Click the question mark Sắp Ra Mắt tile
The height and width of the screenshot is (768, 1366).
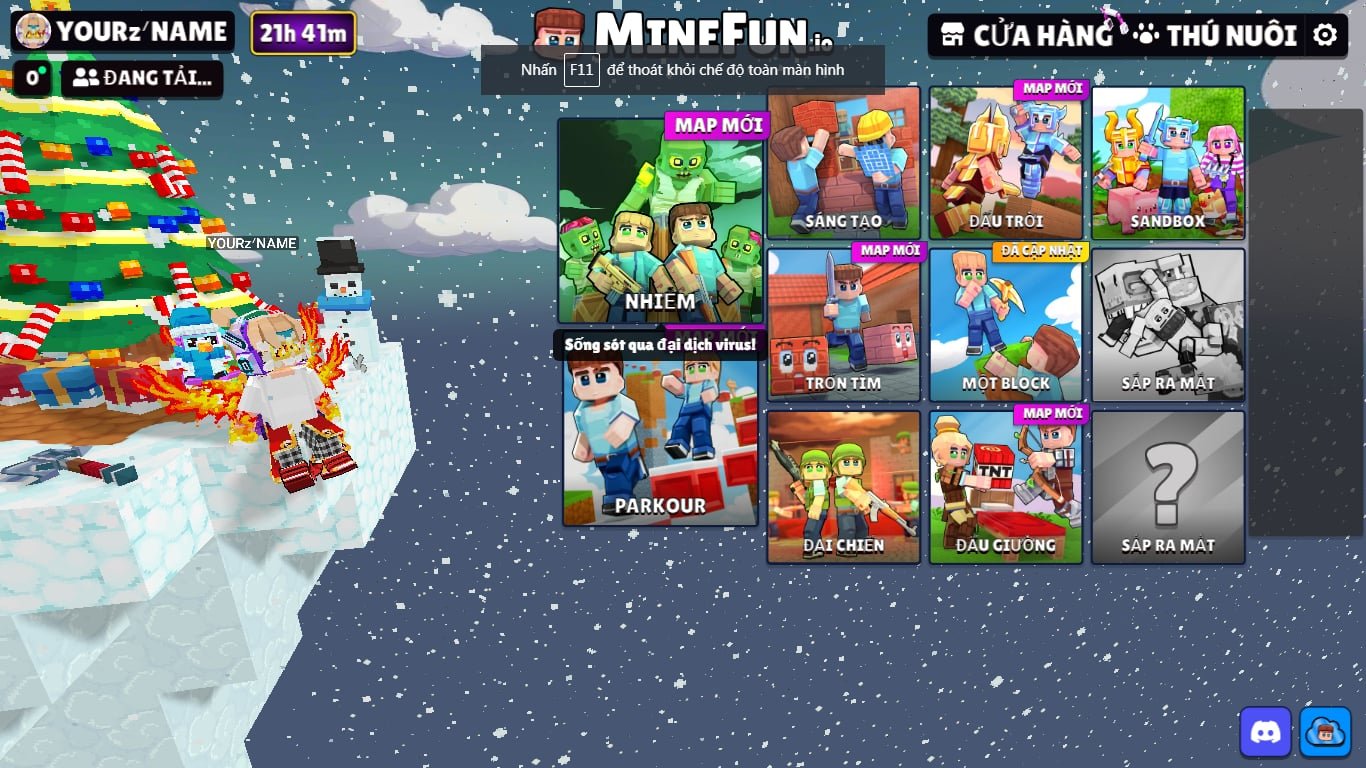pyautogui.click(x=1168, y=487)
